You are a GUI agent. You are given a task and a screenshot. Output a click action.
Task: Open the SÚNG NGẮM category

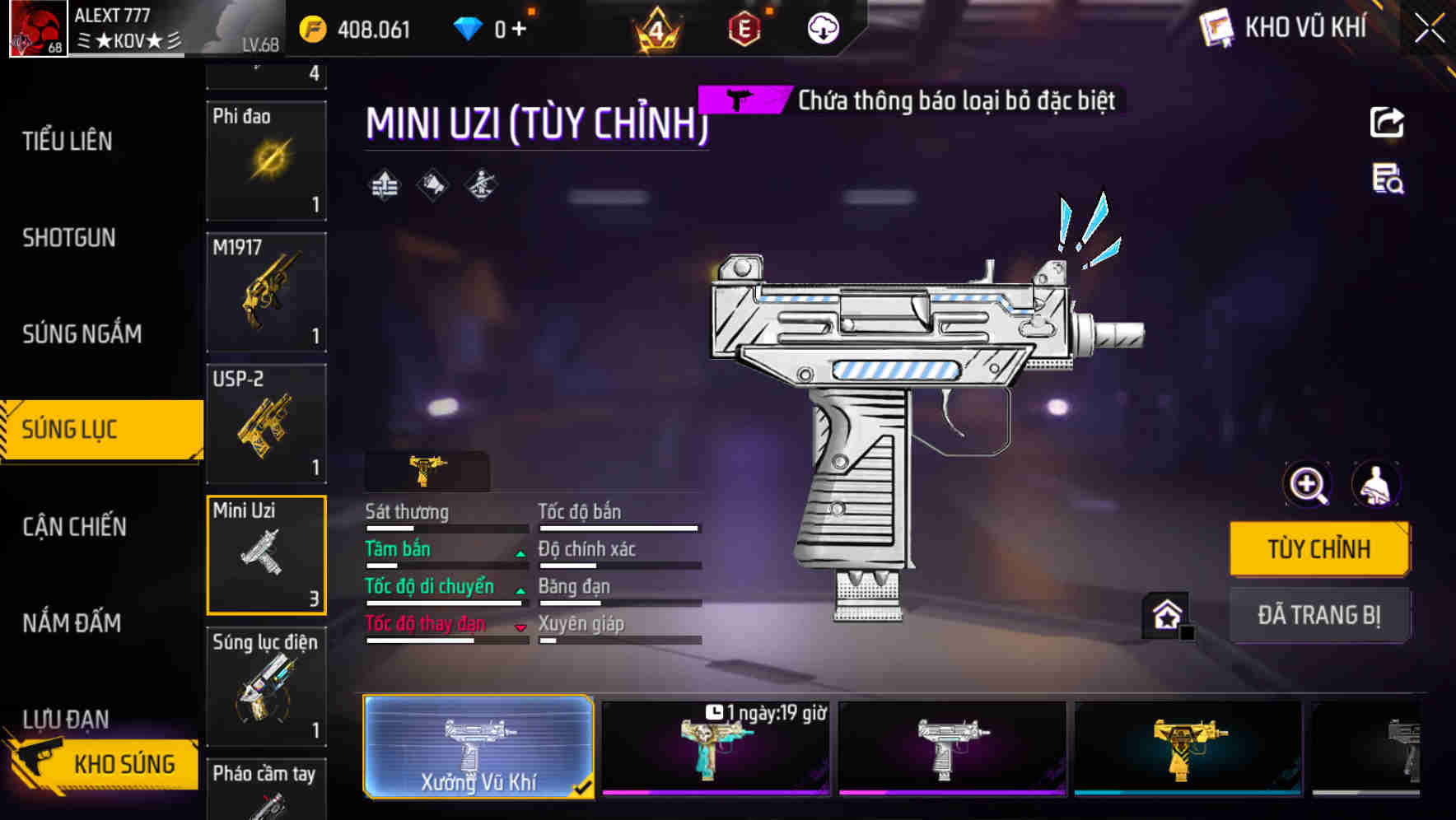82,333
